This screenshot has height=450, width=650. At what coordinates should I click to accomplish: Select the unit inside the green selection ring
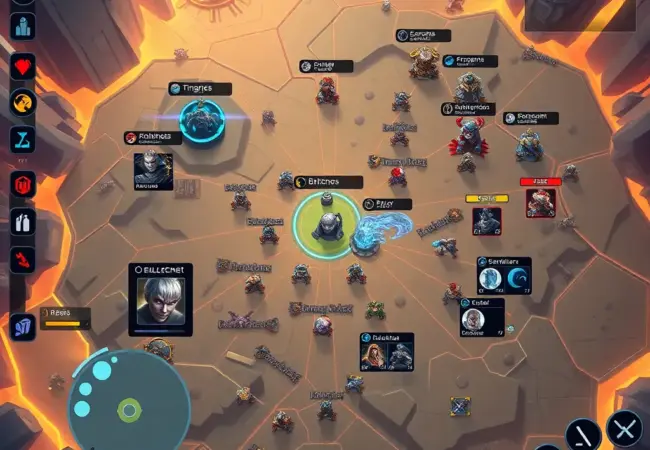(x=326, y=220)
